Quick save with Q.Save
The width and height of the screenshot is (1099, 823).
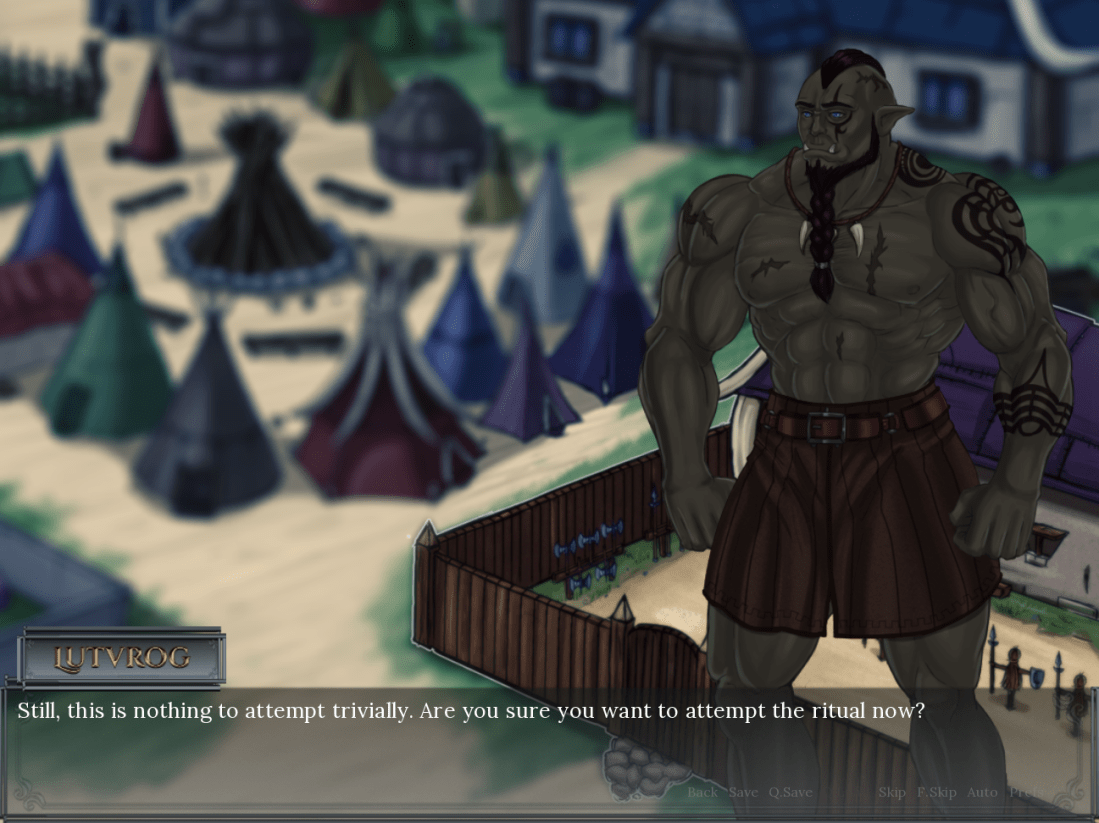(790, 792)
